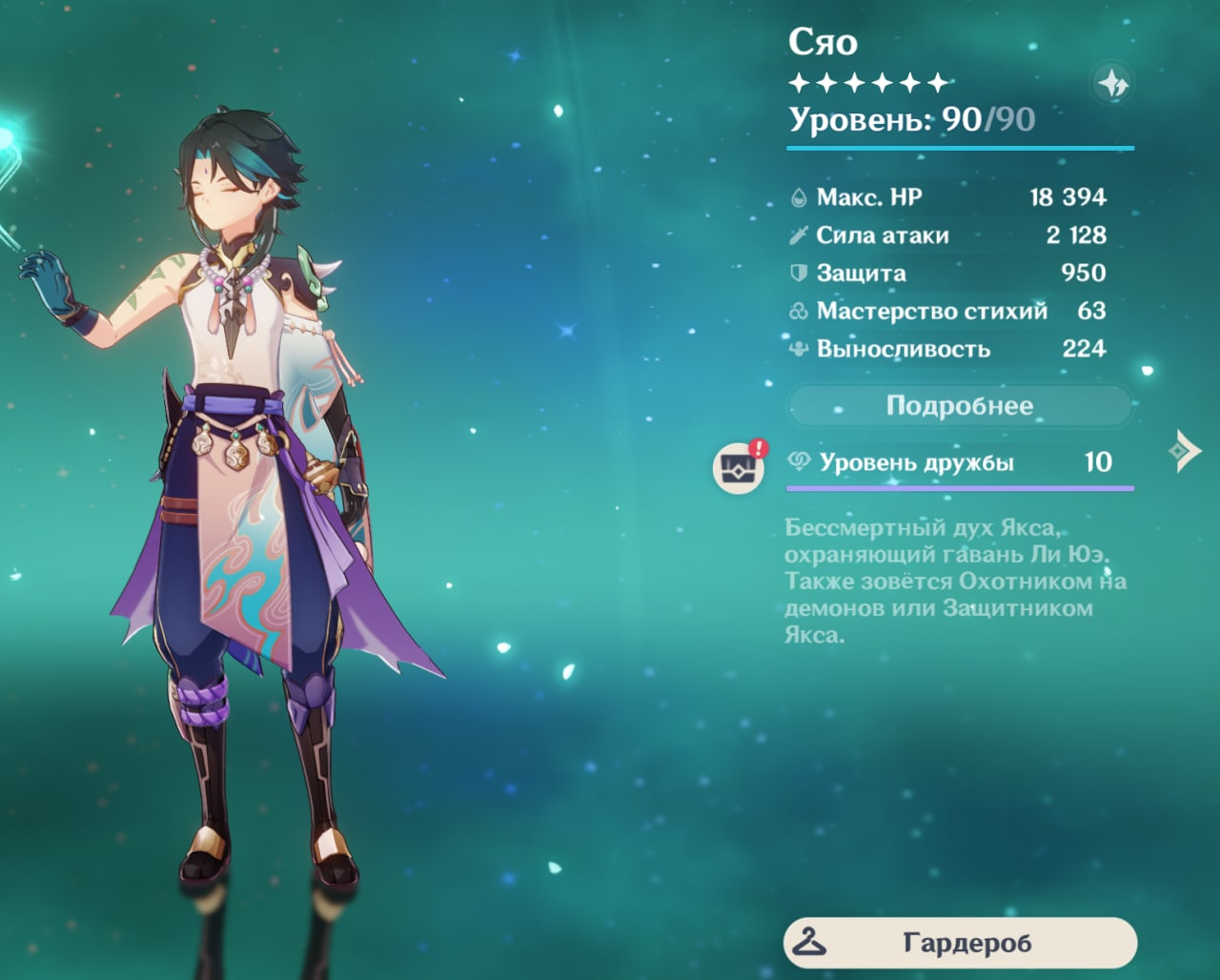Open the Гардероб wardrobe
This screenshot has height=980, width=1220.
click(x=960, y=943)
